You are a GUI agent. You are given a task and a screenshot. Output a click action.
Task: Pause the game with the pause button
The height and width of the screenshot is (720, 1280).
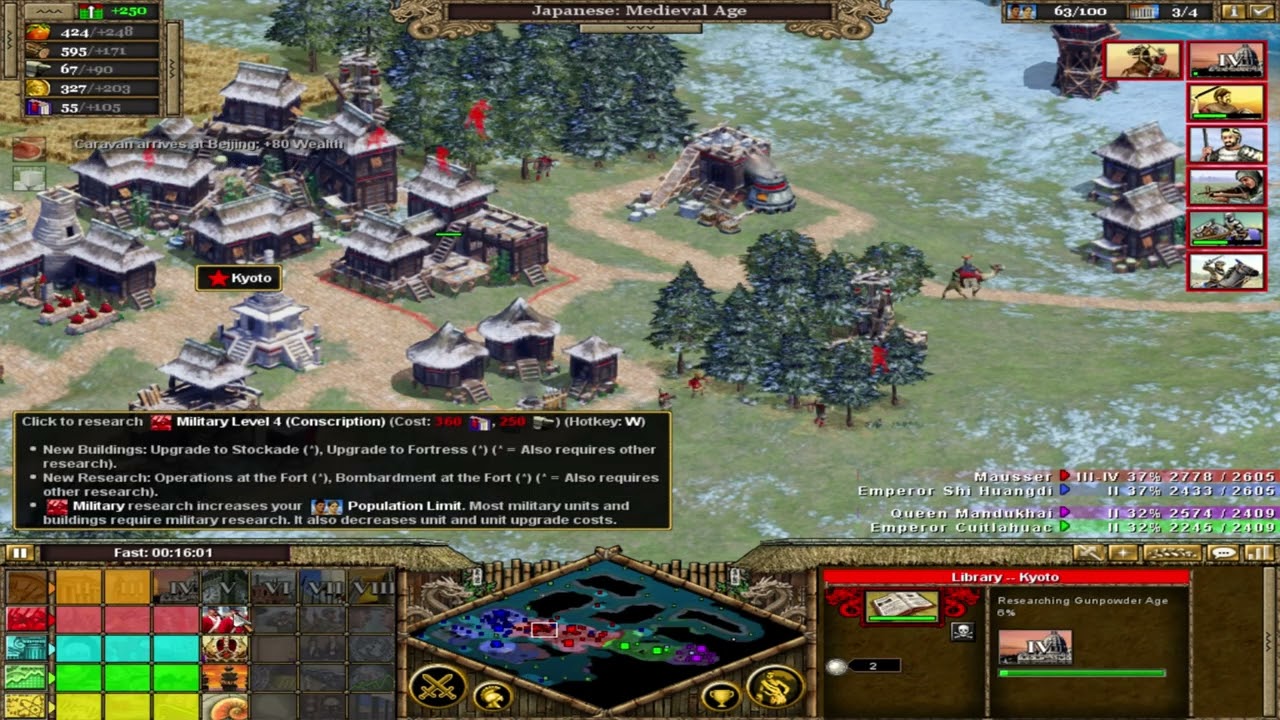20,553
